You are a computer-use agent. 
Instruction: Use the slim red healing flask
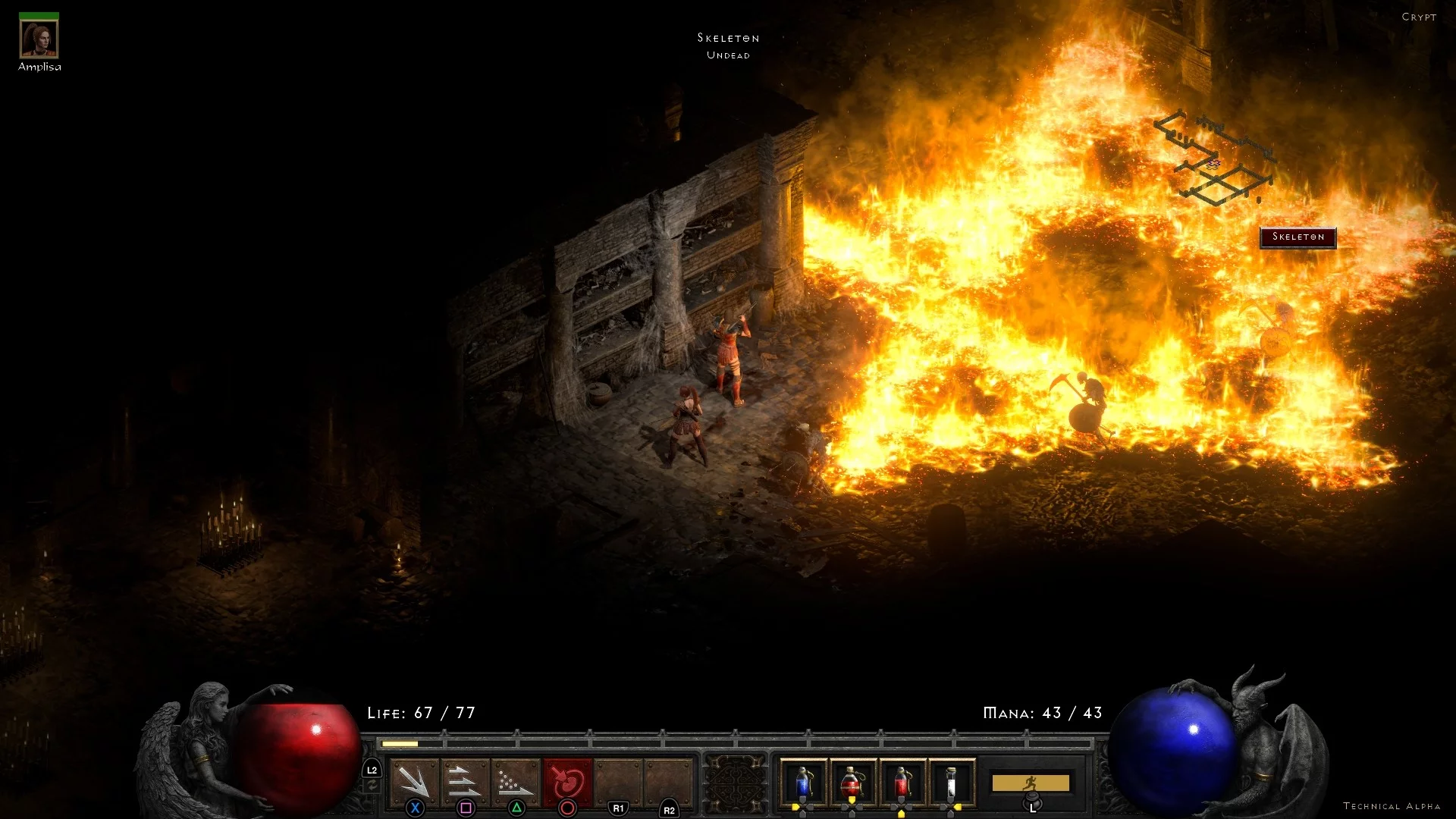click(902, 783)
